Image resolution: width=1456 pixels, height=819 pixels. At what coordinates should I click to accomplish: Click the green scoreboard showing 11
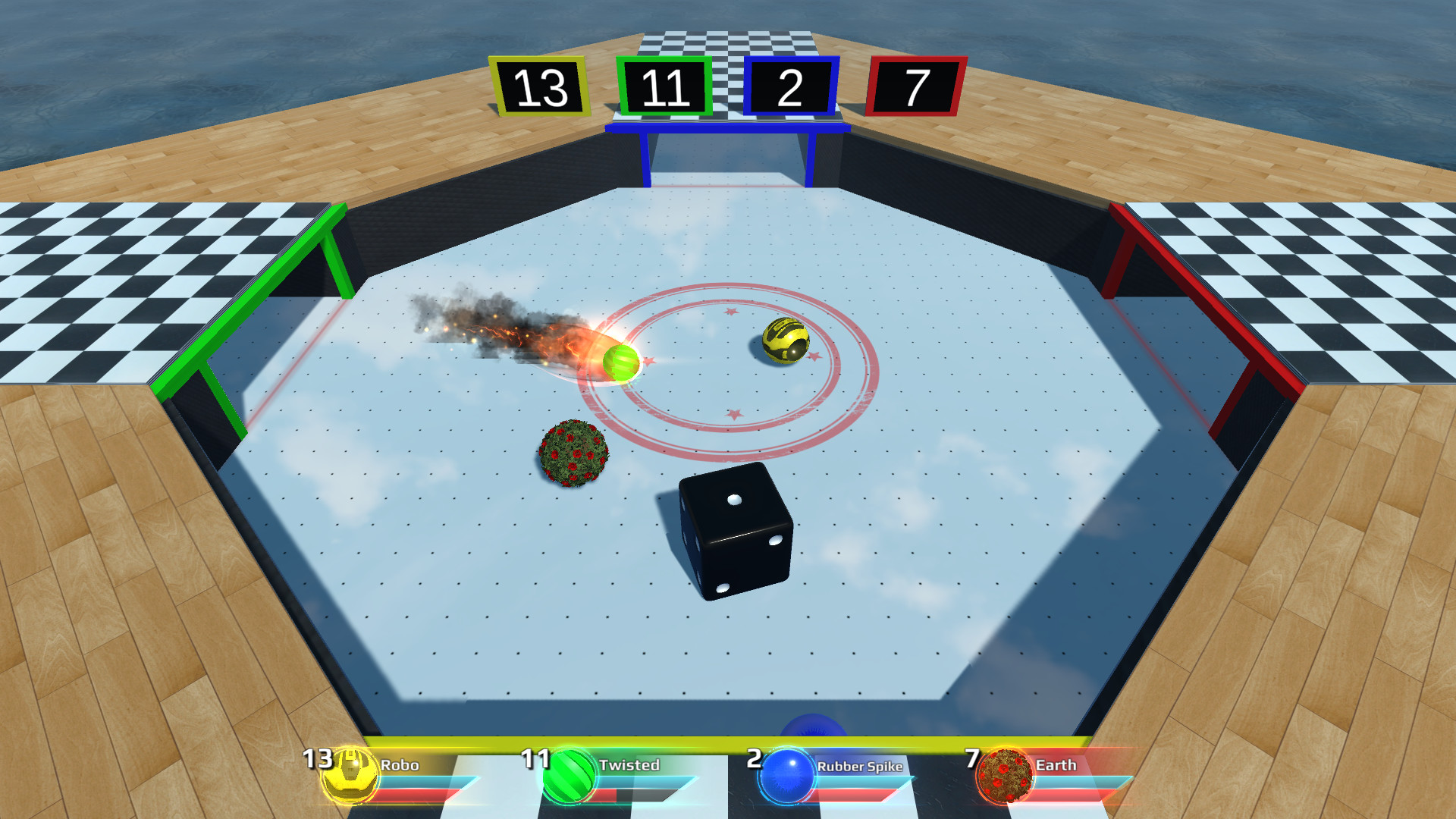coord(667,86)
